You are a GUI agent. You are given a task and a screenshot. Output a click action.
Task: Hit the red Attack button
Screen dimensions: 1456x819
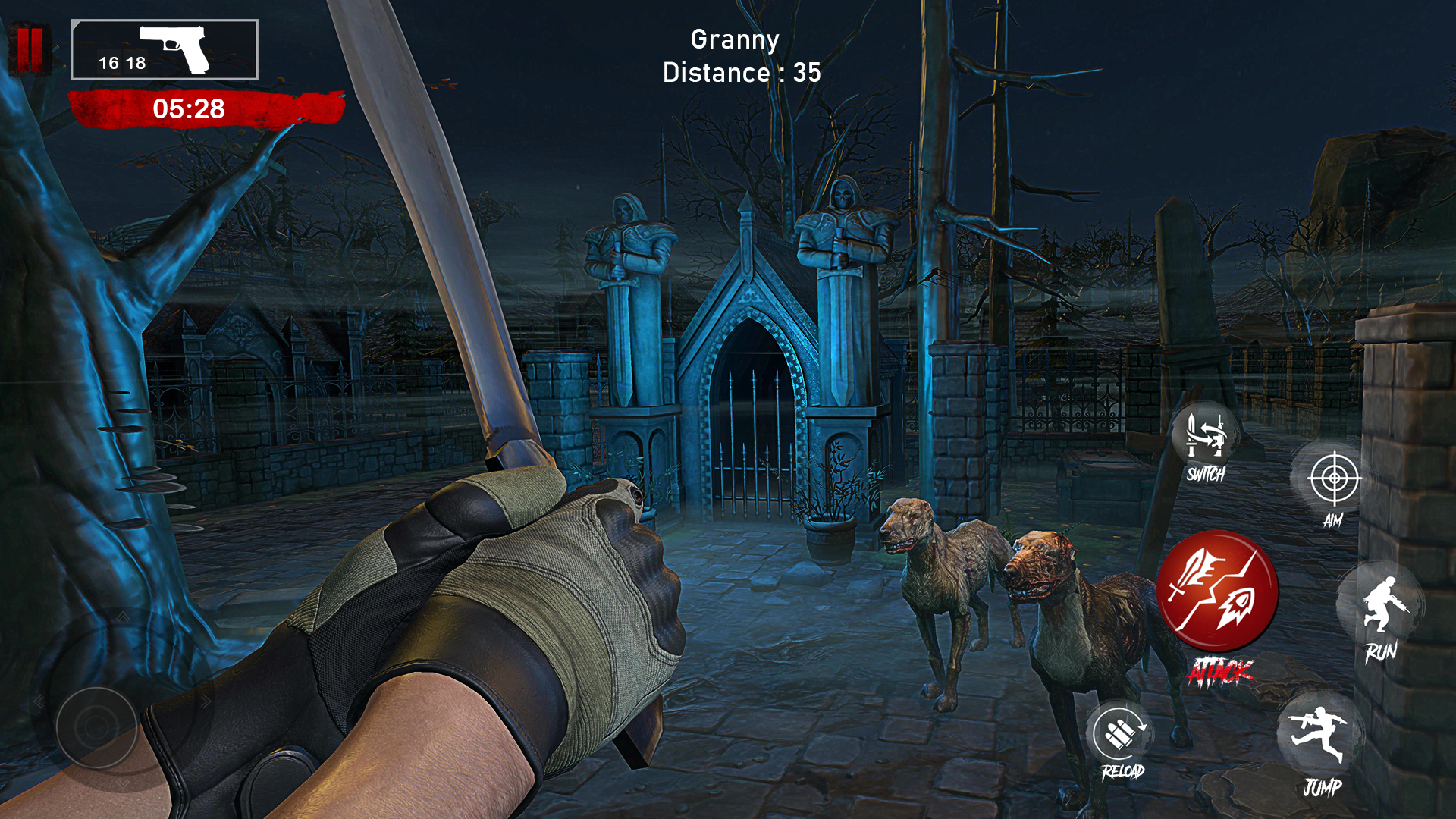(1217, 591)
